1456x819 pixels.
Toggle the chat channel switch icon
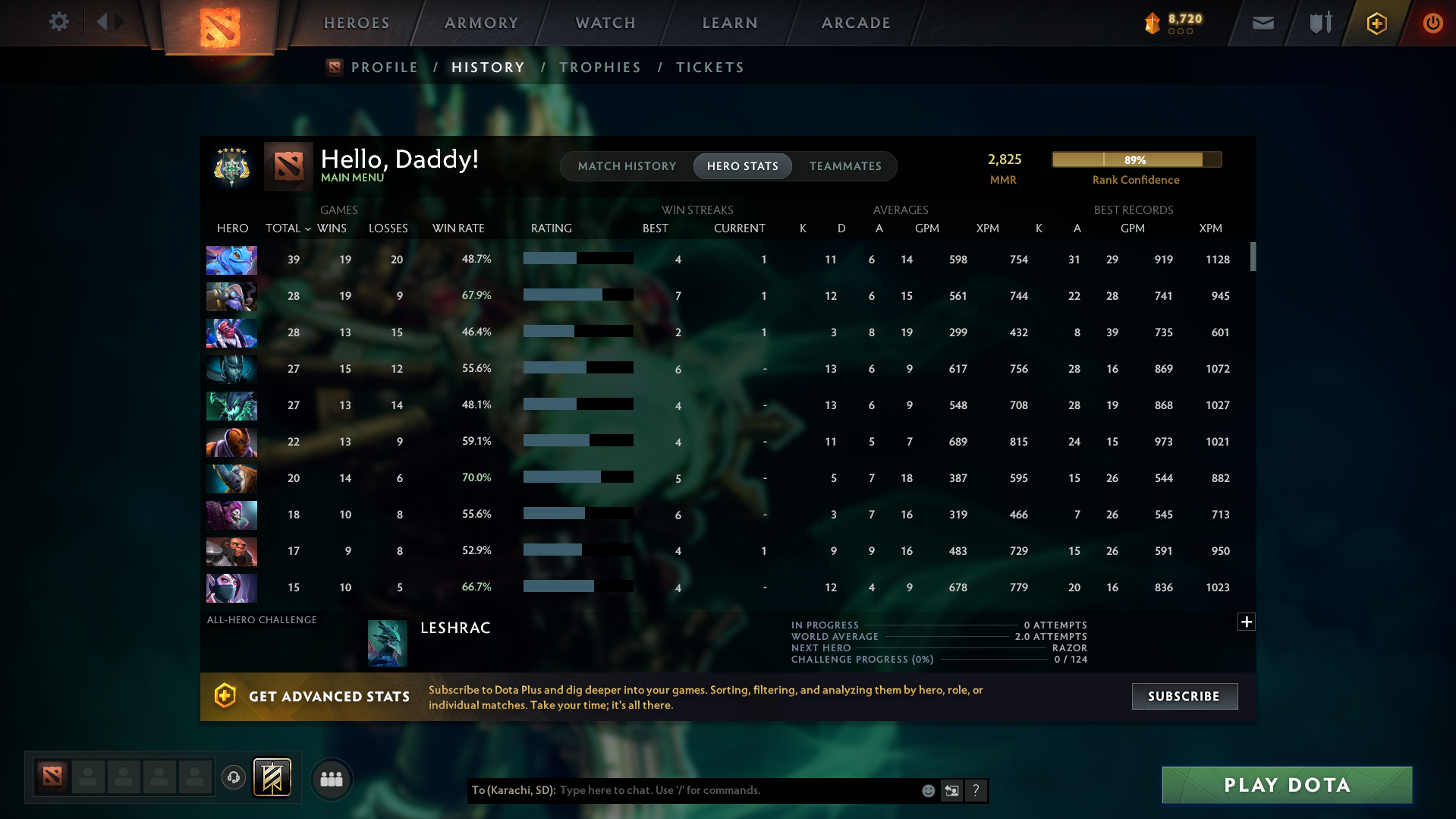951,790
